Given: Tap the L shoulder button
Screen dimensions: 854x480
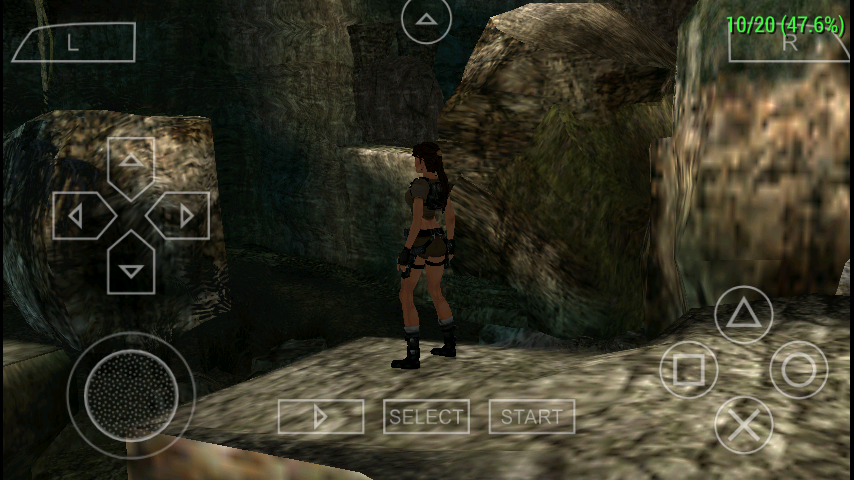Looking at the screenshot, I should pos(73,42).
